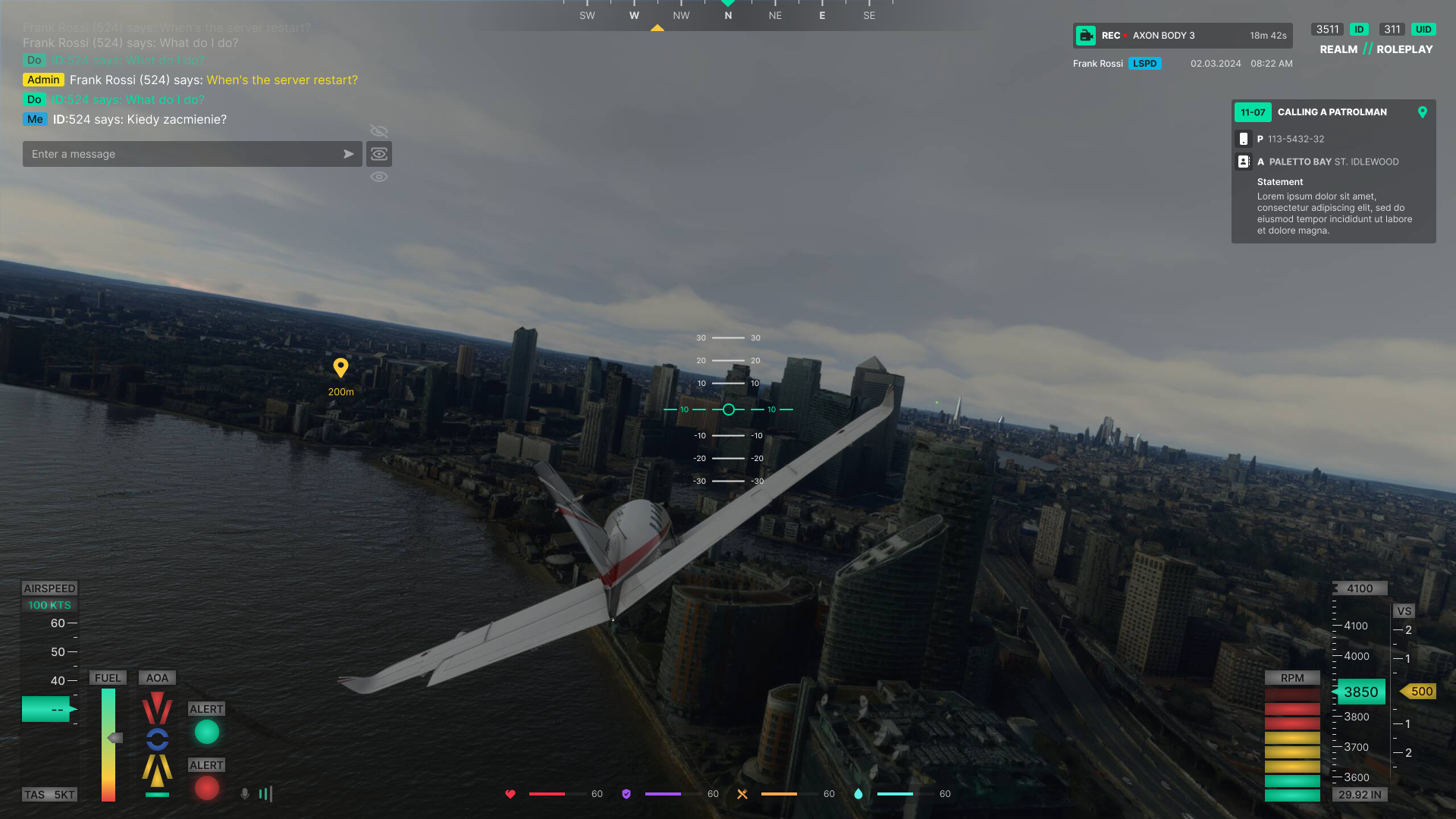1456x819 pixels.
Task: Click the red heart health icon
Action: pos(510,794)
